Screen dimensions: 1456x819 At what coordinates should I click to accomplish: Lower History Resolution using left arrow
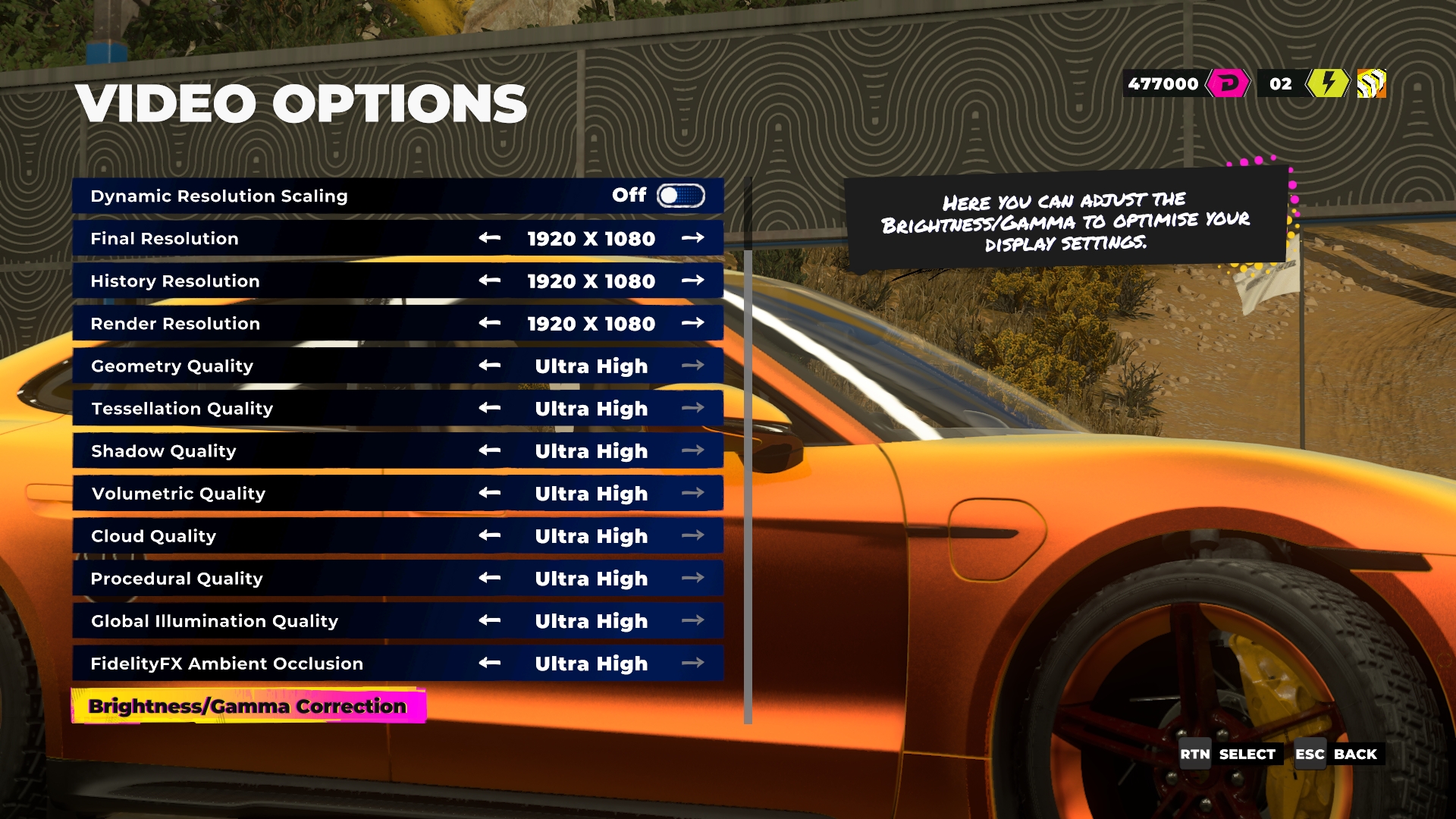(490, 281)
